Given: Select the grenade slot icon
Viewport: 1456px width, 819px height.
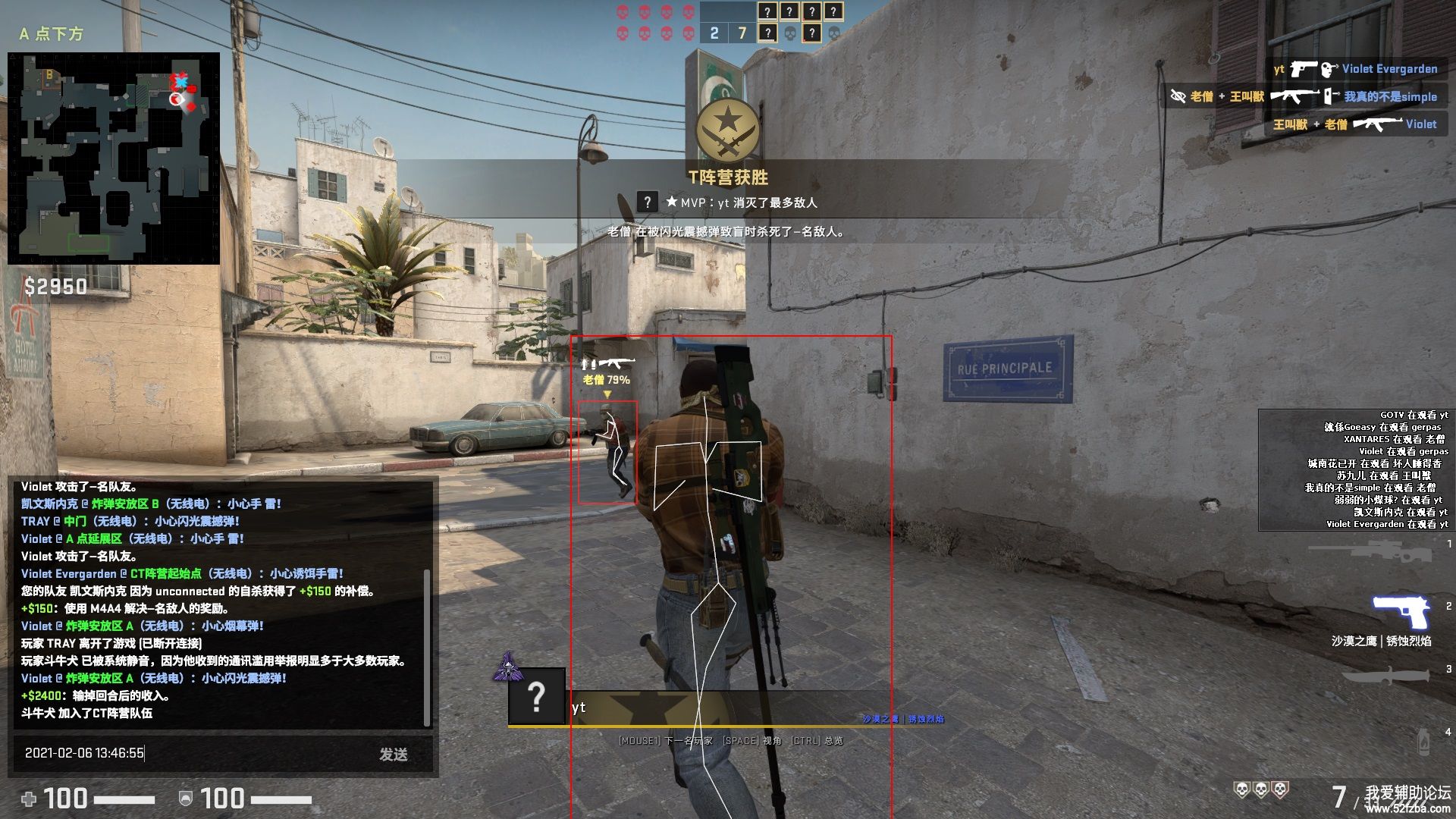Looking at the screenshot, I should [1423, 740].
